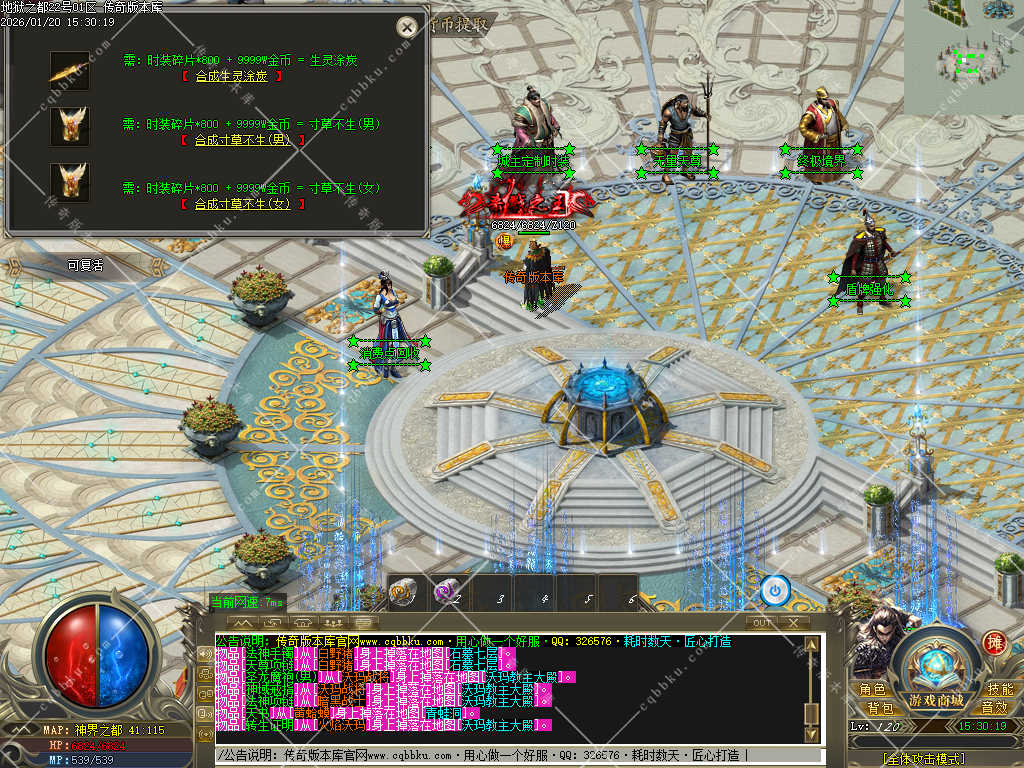Click the golden sword item icon
The width and height of the screenshot is (1024, 768).
point(69,71)
